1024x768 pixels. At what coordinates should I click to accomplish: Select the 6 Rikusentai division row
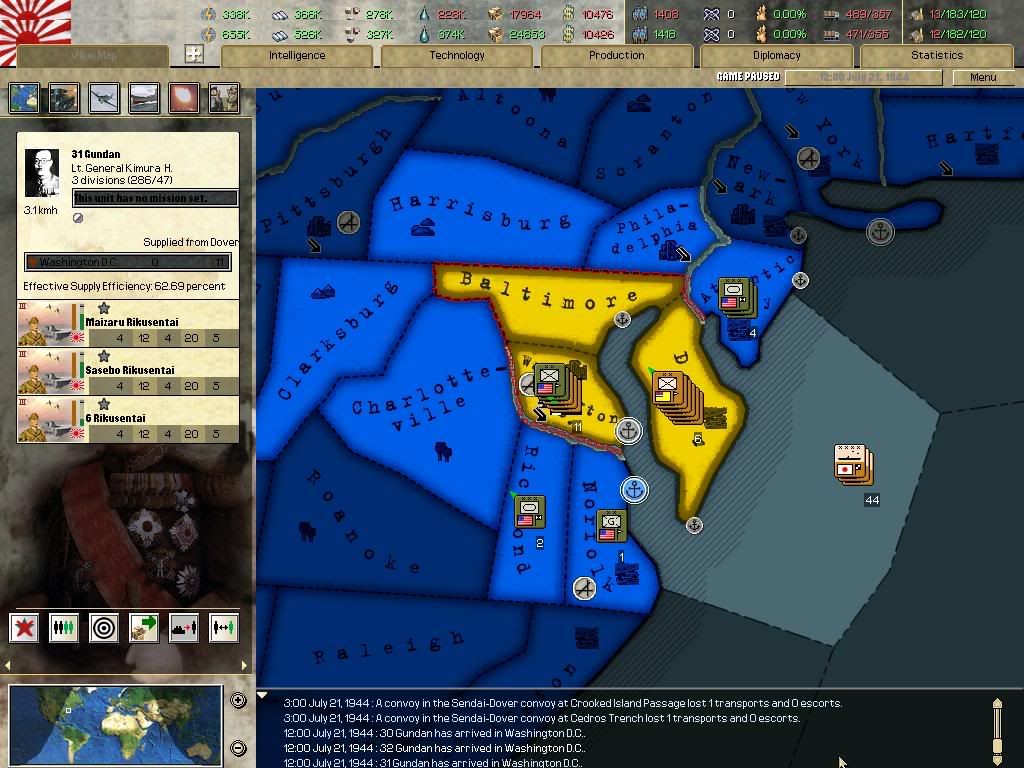pos(128,420)
